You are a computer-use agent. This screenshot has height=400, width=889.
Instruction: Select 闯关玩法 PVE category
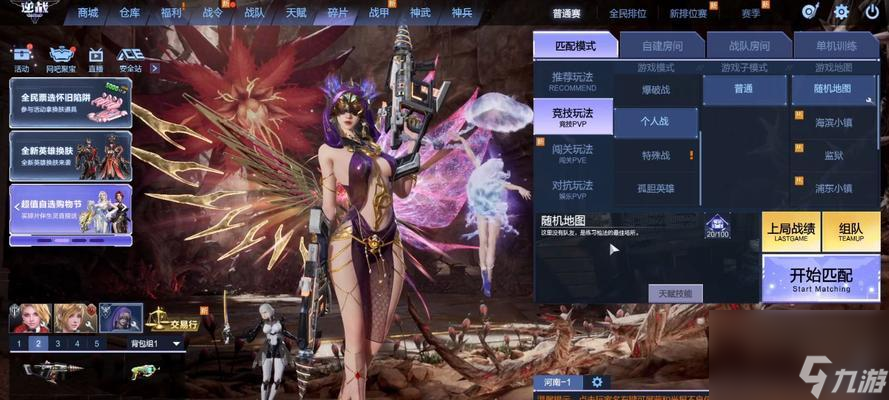[x=572, y=152]
